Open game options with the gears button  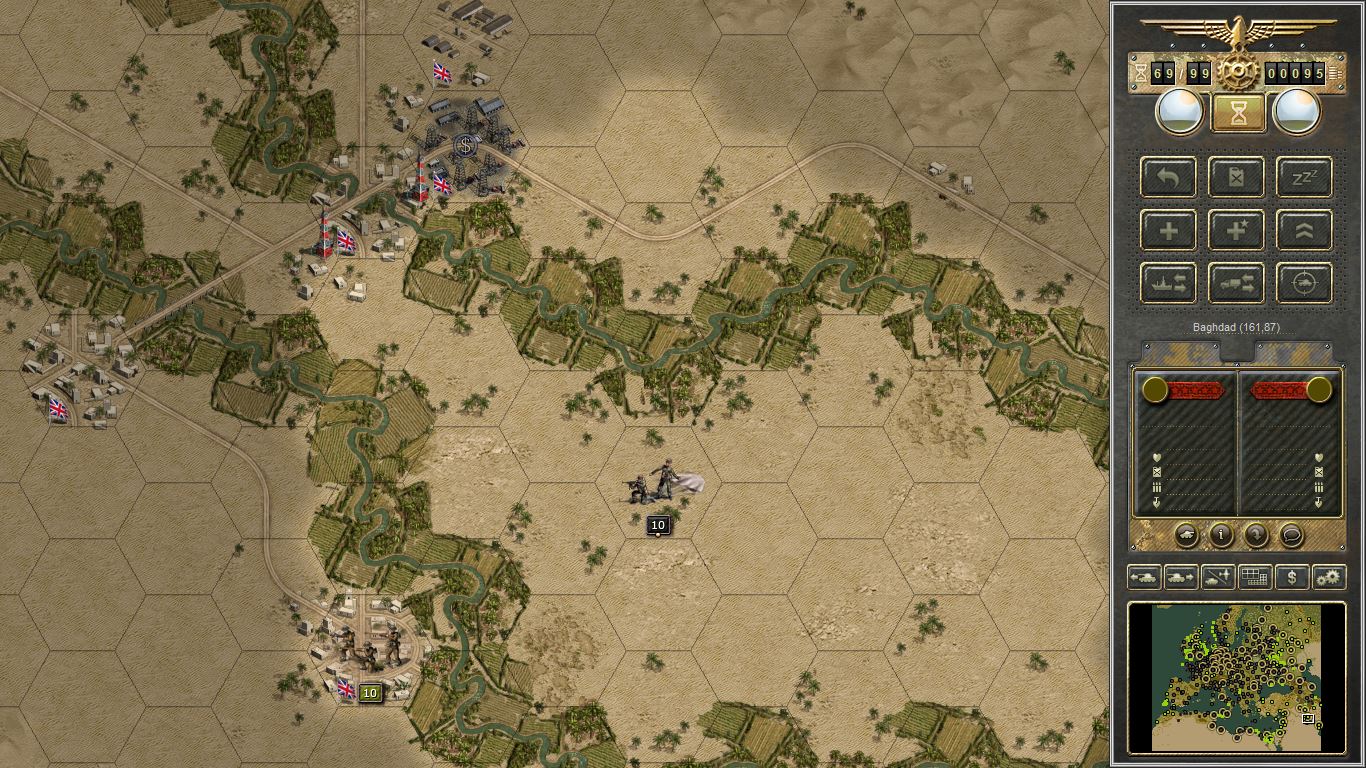pyautogui.click(x=1329, y=577)
